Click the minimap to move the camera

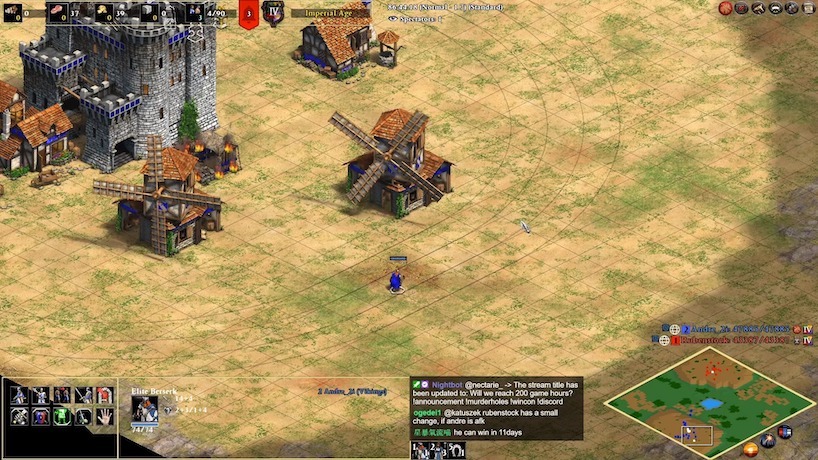(x=709, y=401)
